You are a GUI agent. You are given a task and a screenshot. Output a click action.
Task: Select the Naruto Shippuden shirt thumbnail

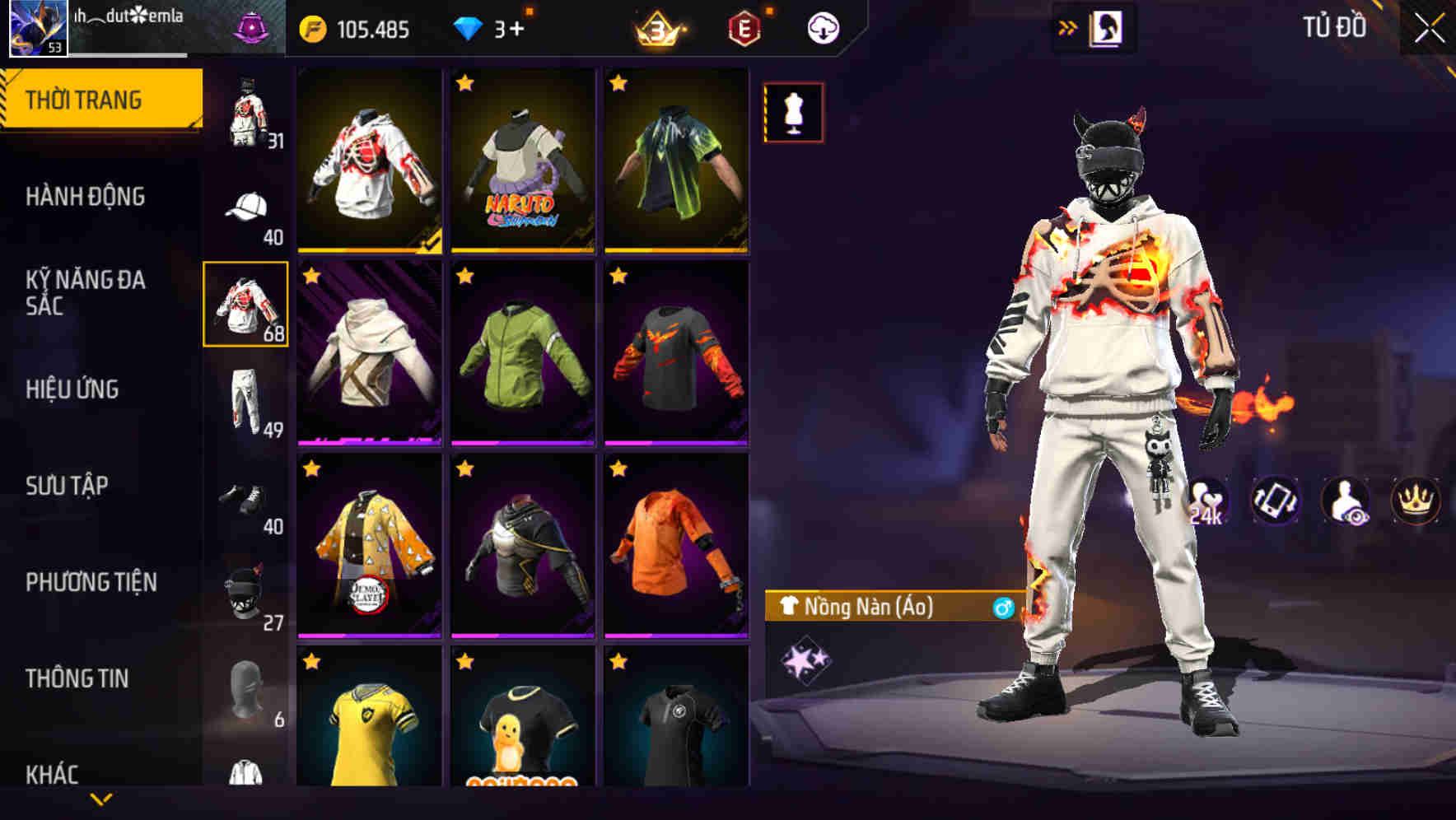[522, 161]
